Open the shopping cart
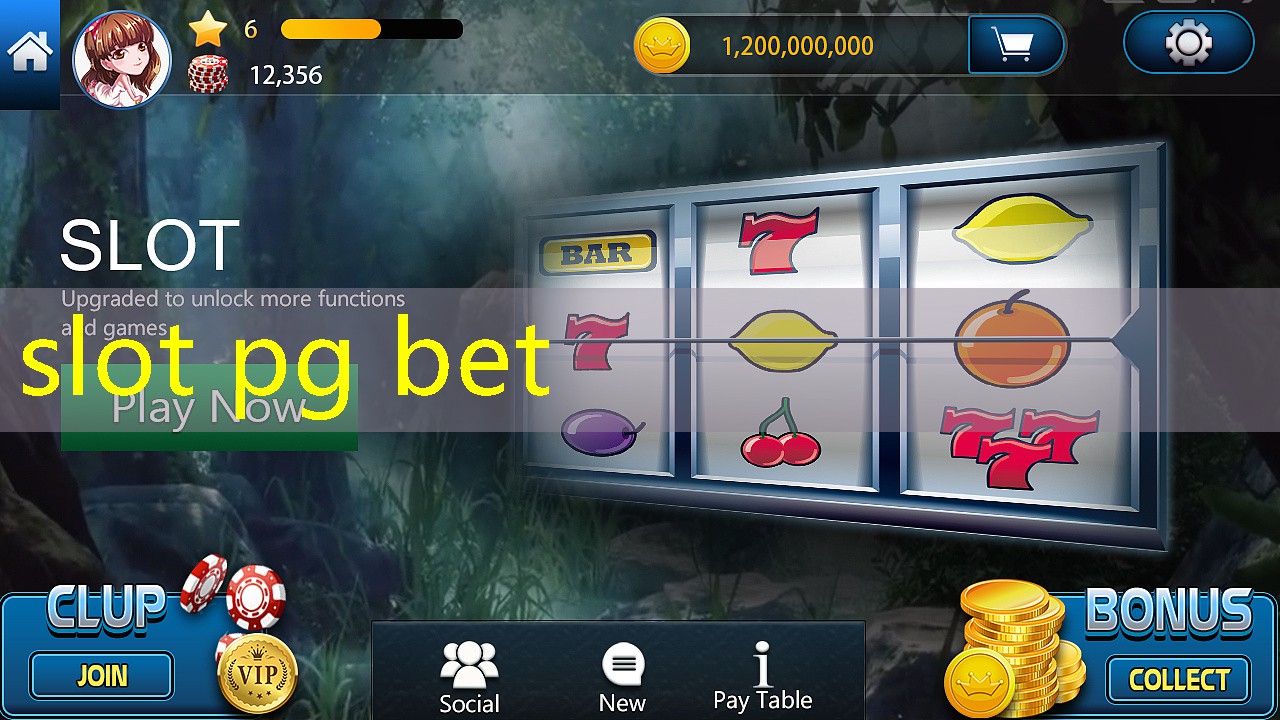This screenshot has height=720, width=1280. click(x=1017, y=44)
